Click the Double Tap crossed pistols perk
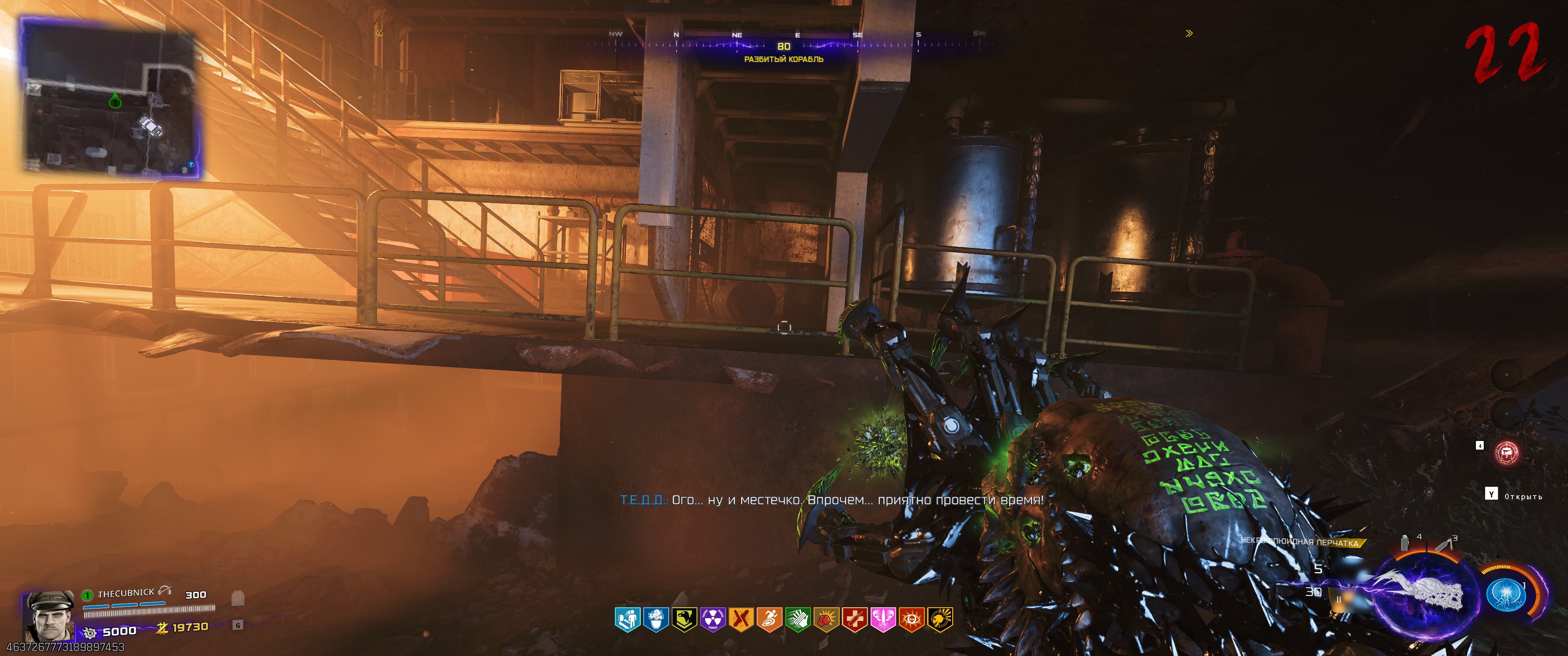 coord(741,620)
